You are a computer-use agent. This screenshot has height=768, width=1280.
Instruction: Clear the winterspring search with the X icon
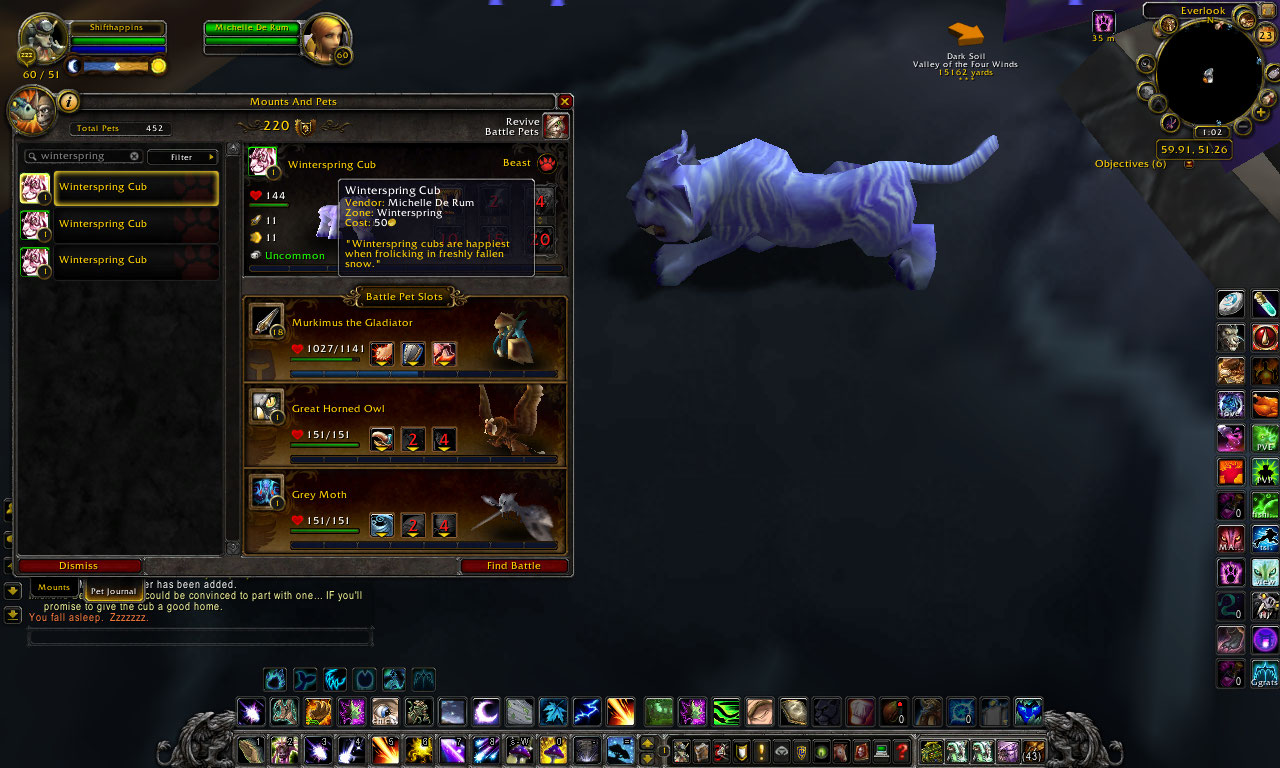136,156
